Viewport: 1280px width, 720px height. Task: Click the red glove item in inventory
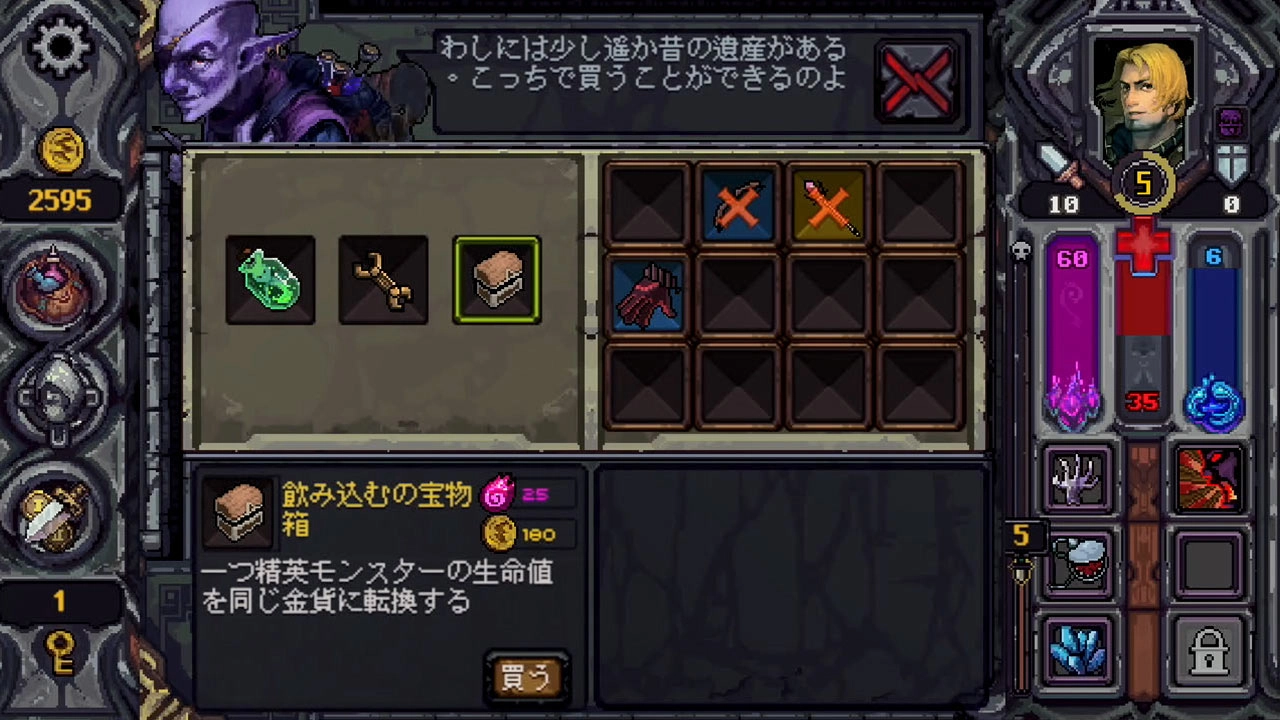click(648, 296)
